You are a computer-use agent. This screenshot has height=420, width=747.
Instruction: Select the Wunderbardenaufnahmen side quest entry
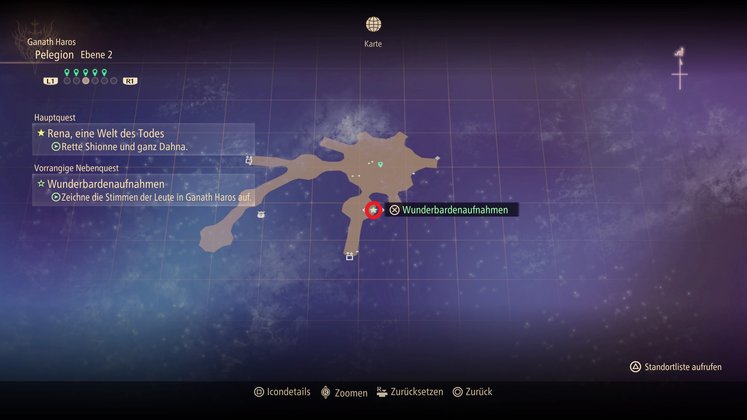coord(105,184)
